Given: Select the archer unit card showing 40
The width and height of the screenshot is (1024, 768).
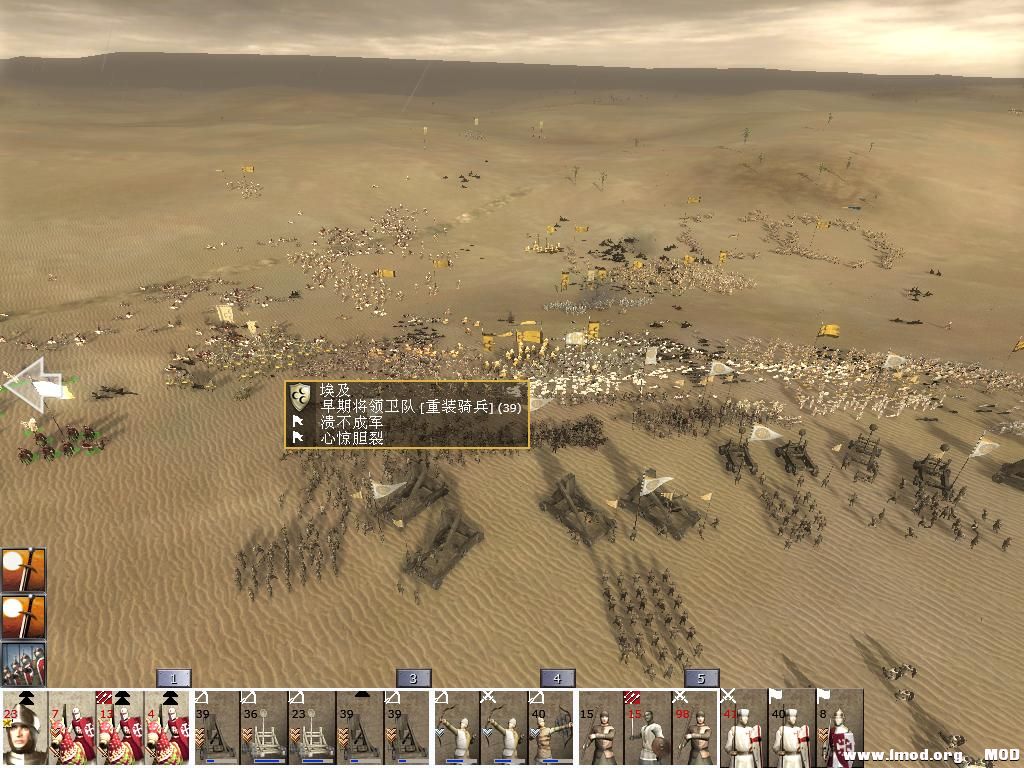Looking at the screenshot, I should coord(552,729).
